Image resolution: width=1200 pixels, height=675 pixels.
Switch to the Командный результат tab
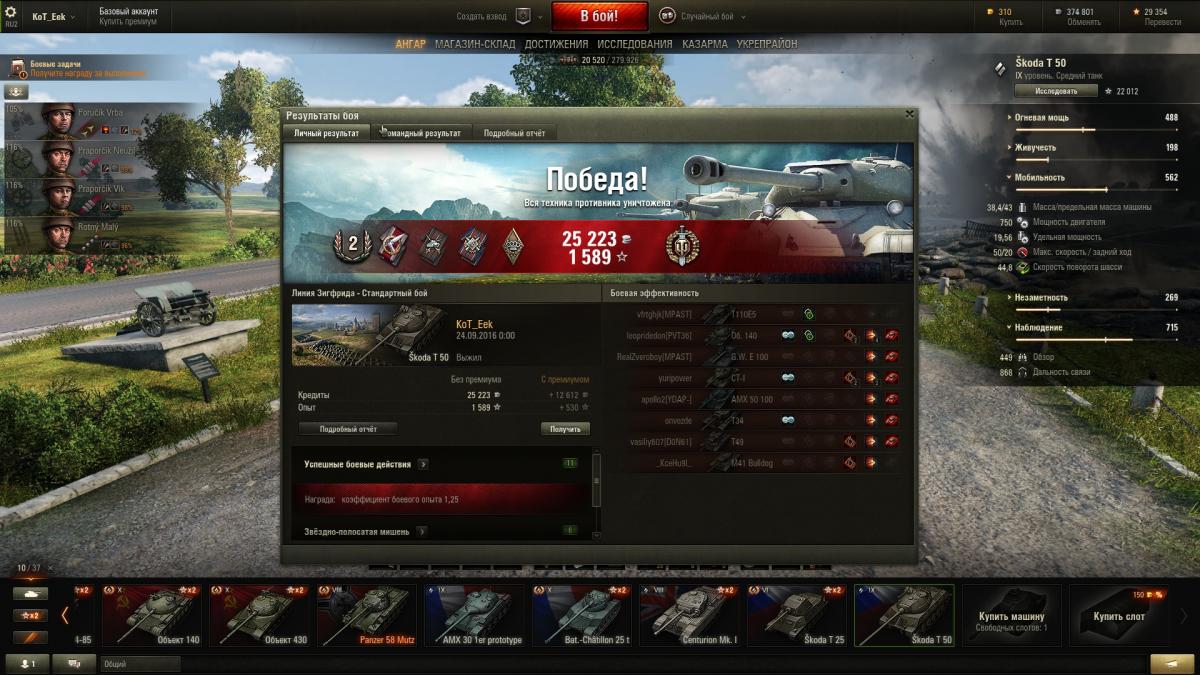pyautogui.click(x=419, y=133)
